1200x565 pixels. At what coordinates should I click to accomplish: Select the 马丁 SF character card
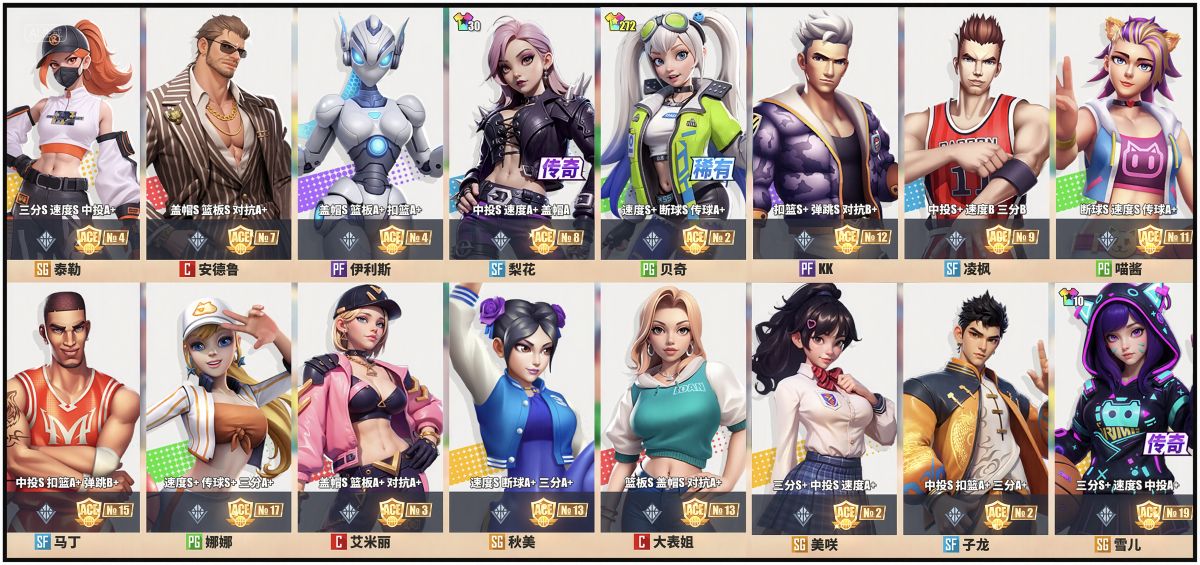70,410
